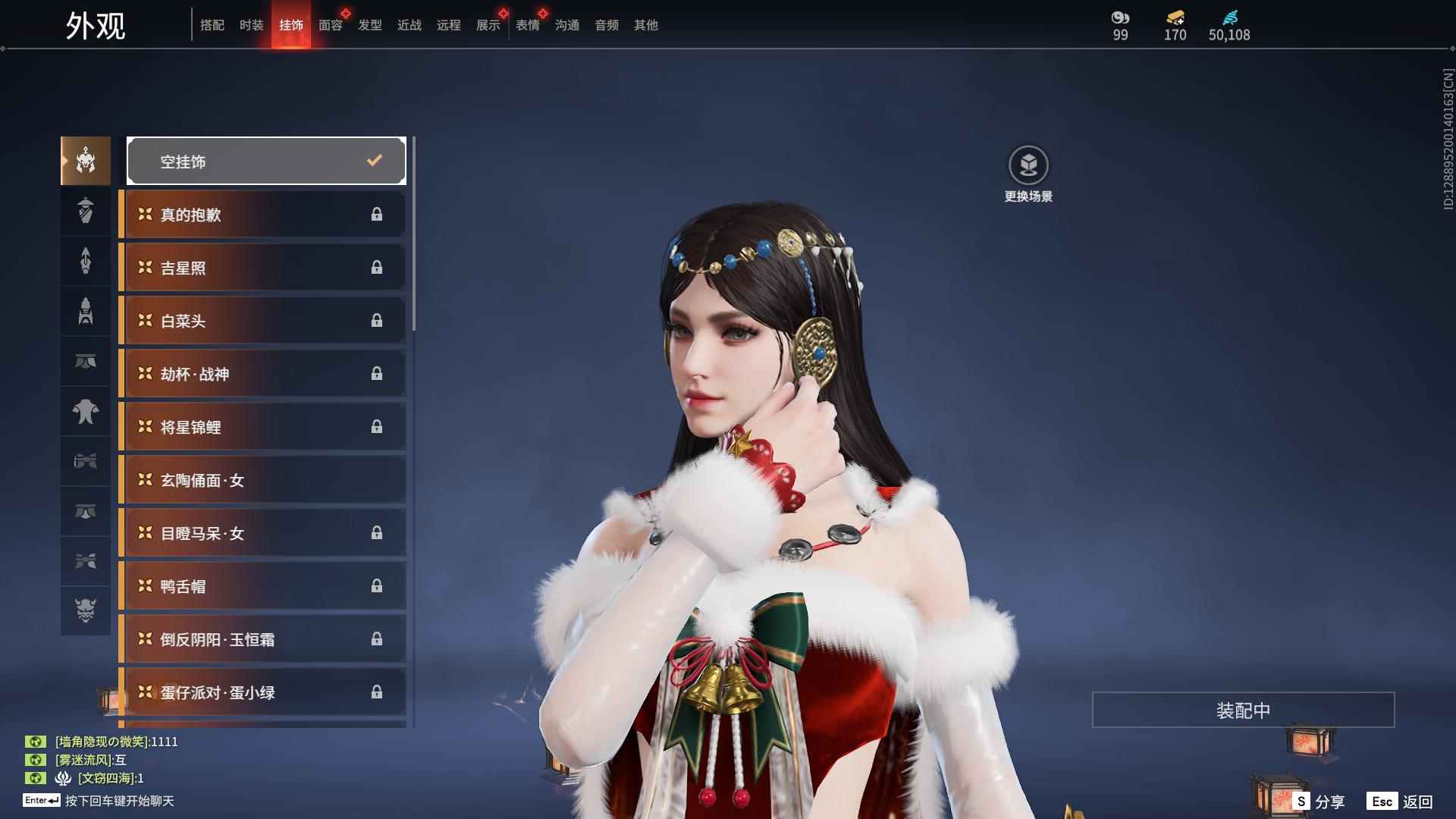
Task: Click the chat prompt to start chatting
Action: (119, 801)
